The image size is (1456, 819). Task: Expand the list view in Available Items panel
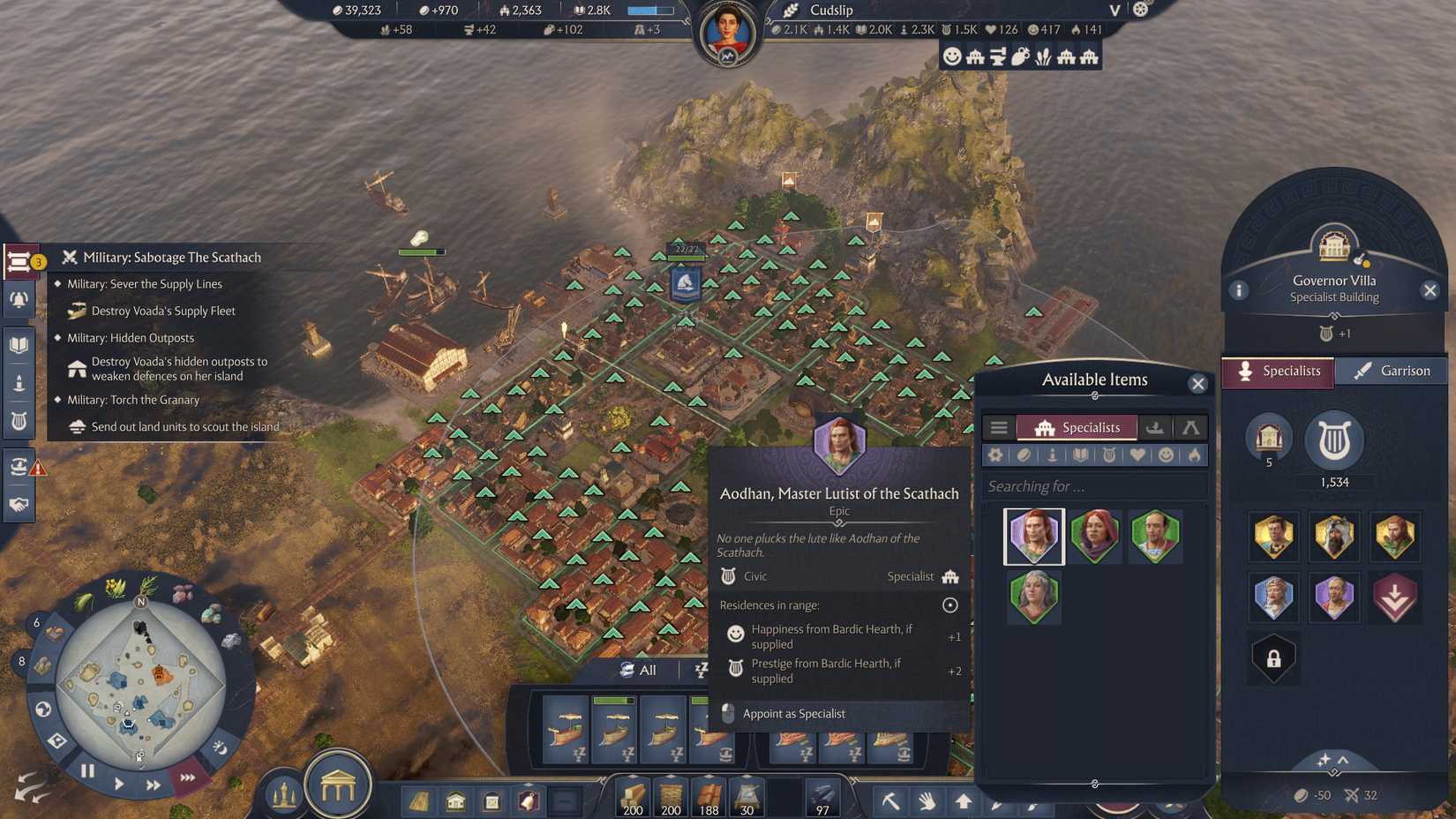coord(999,427)
